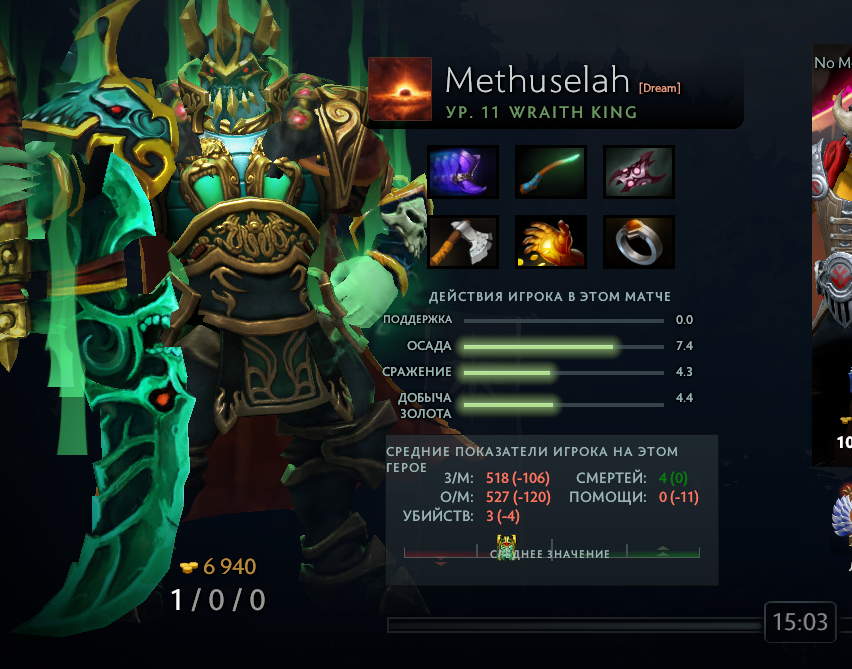Select the Mask of Madness item
The width and height of the screenshot is (852, 669).
pyautogui.click(x=639, y=171)
